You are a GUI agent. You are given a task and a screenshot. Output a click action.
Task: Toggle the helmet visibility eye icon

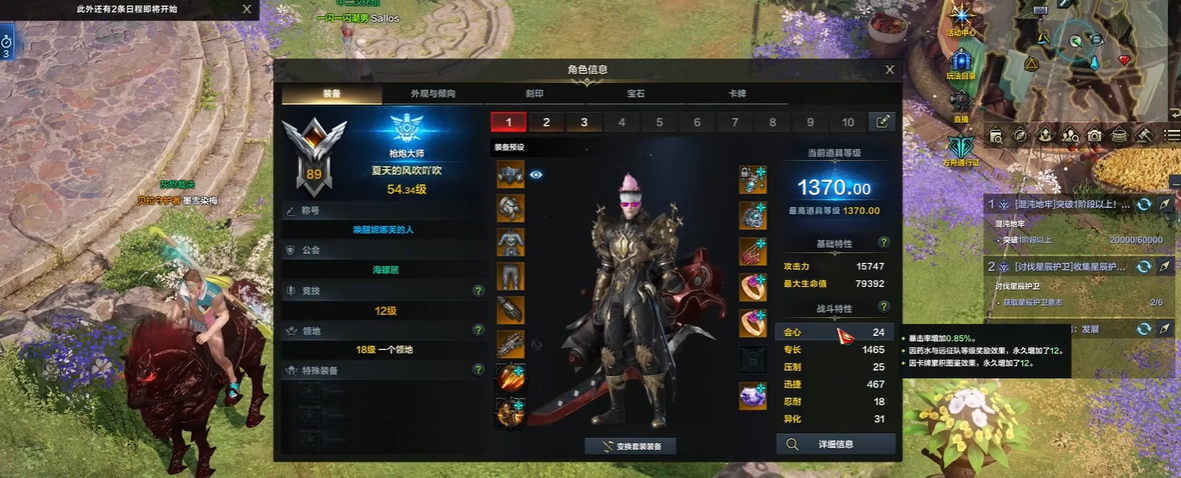[x=536, y=174]
